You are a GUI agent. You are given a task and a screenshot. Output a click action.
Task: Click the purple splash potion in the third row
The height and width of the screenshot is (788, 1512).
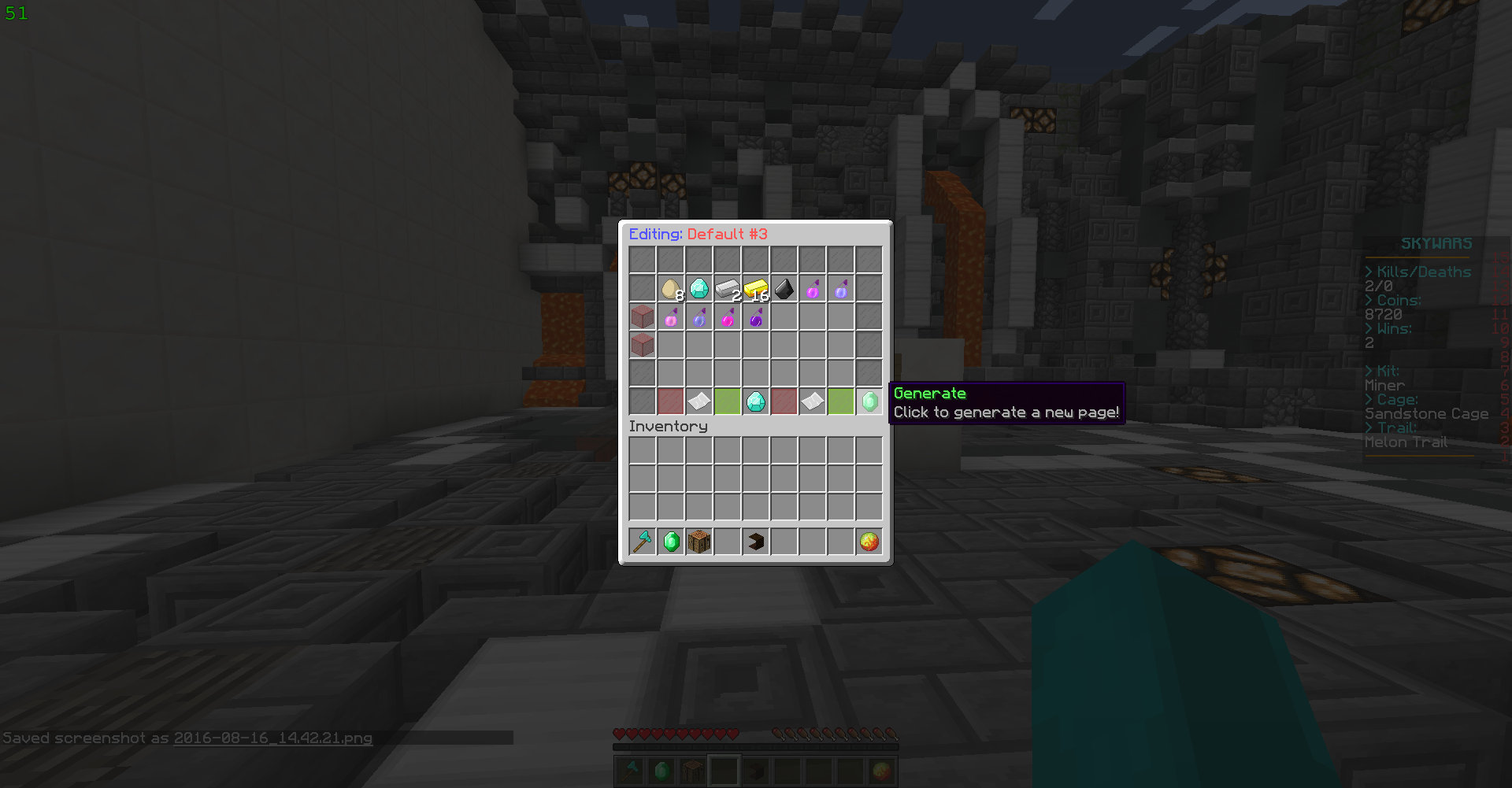click(756, 316)
